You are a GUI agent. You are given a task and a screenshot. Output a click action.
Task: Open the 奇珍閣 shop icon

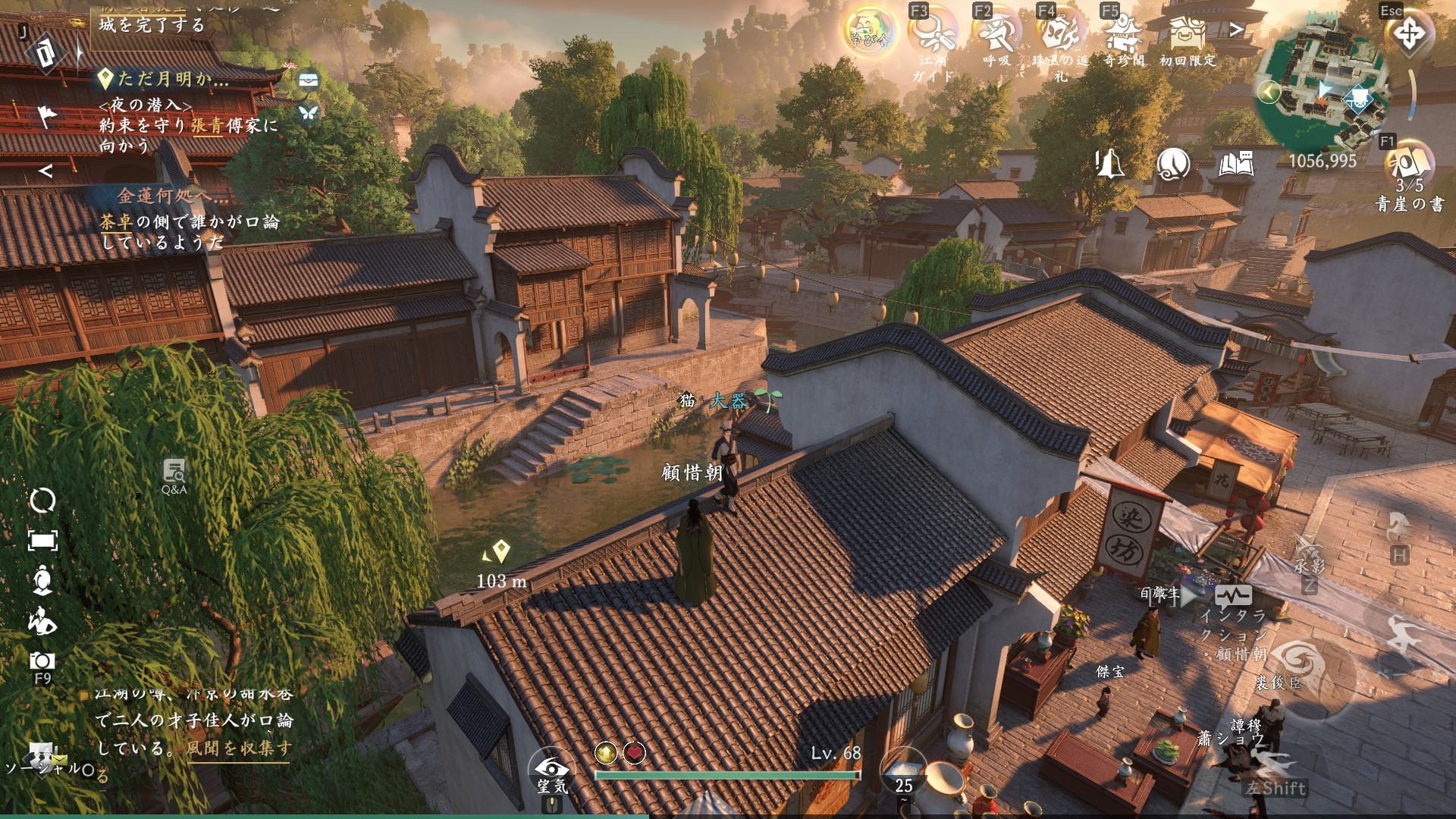click(x=1123, y=34)
